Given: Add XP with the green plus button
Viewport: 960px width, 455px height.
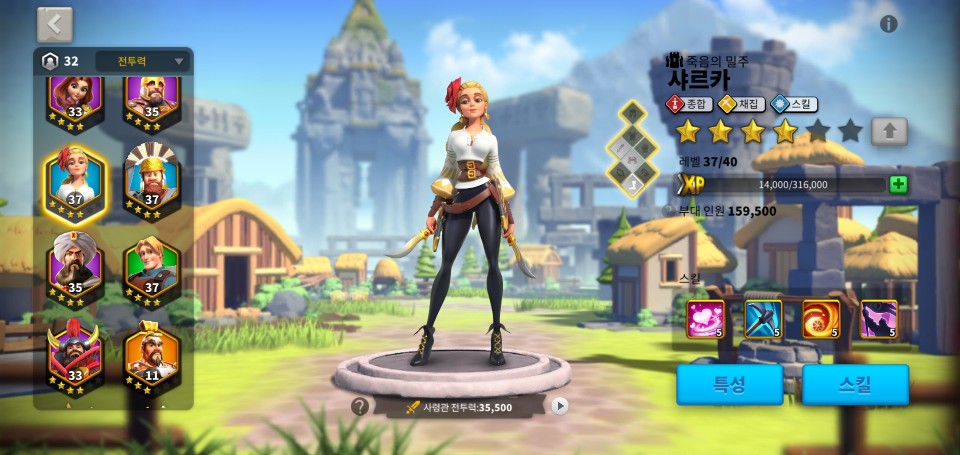Looking at the screenshot, I should 898,184.
